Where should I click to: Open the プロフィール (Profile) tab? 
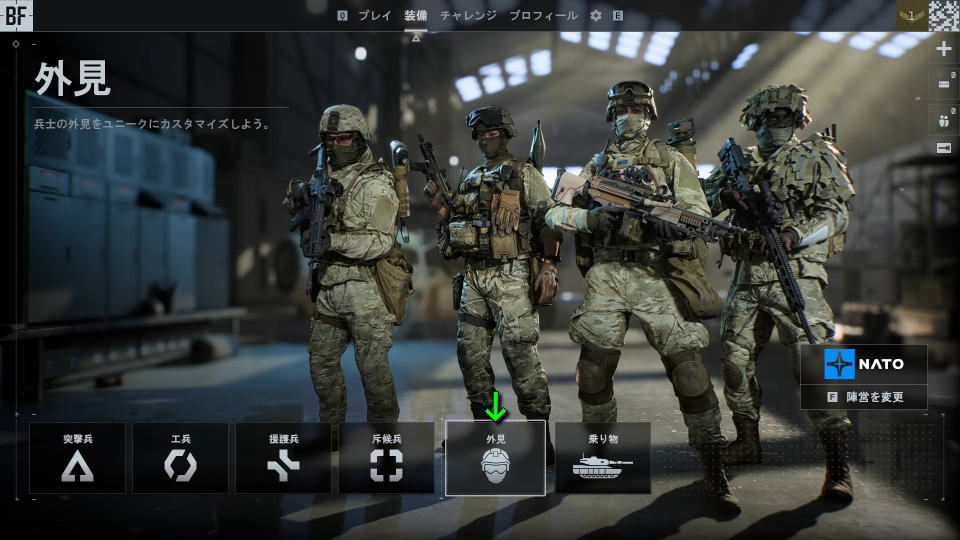click(x=543, y=16)
